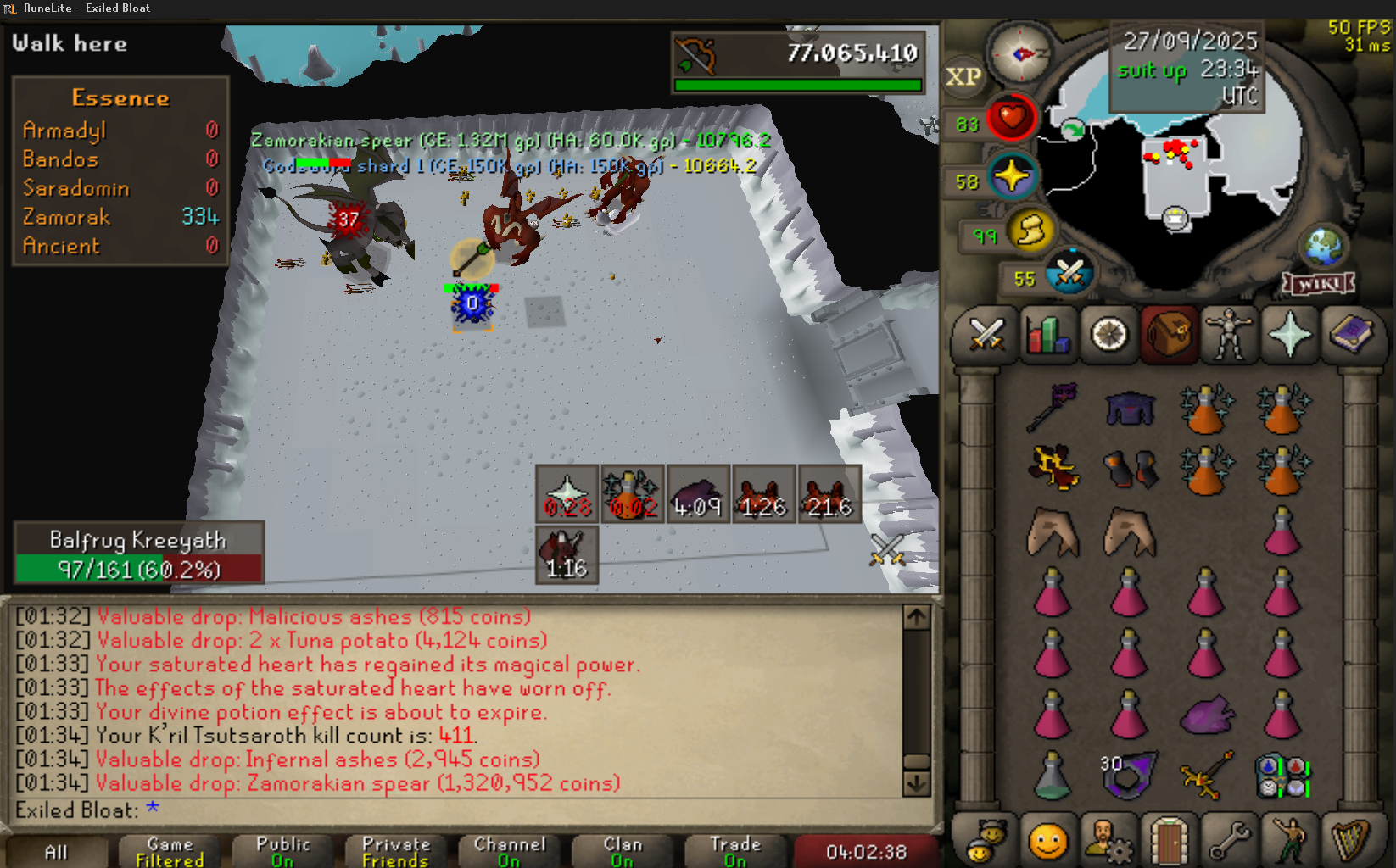Toggle run energy orb
Viewport: 1396px width, 868px height.
1030,231
